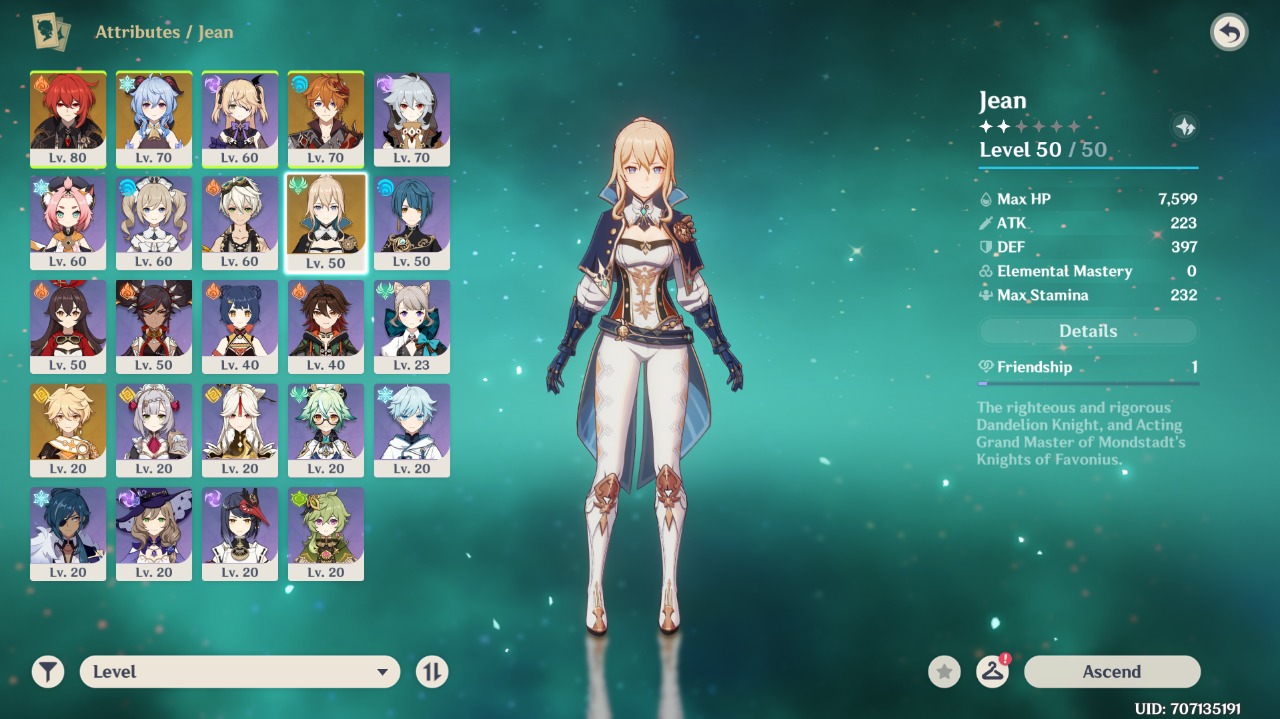Pick Razor's character portrait
Image resolution: width=1280 pixels, height=719 pixels.
[412, 118]
